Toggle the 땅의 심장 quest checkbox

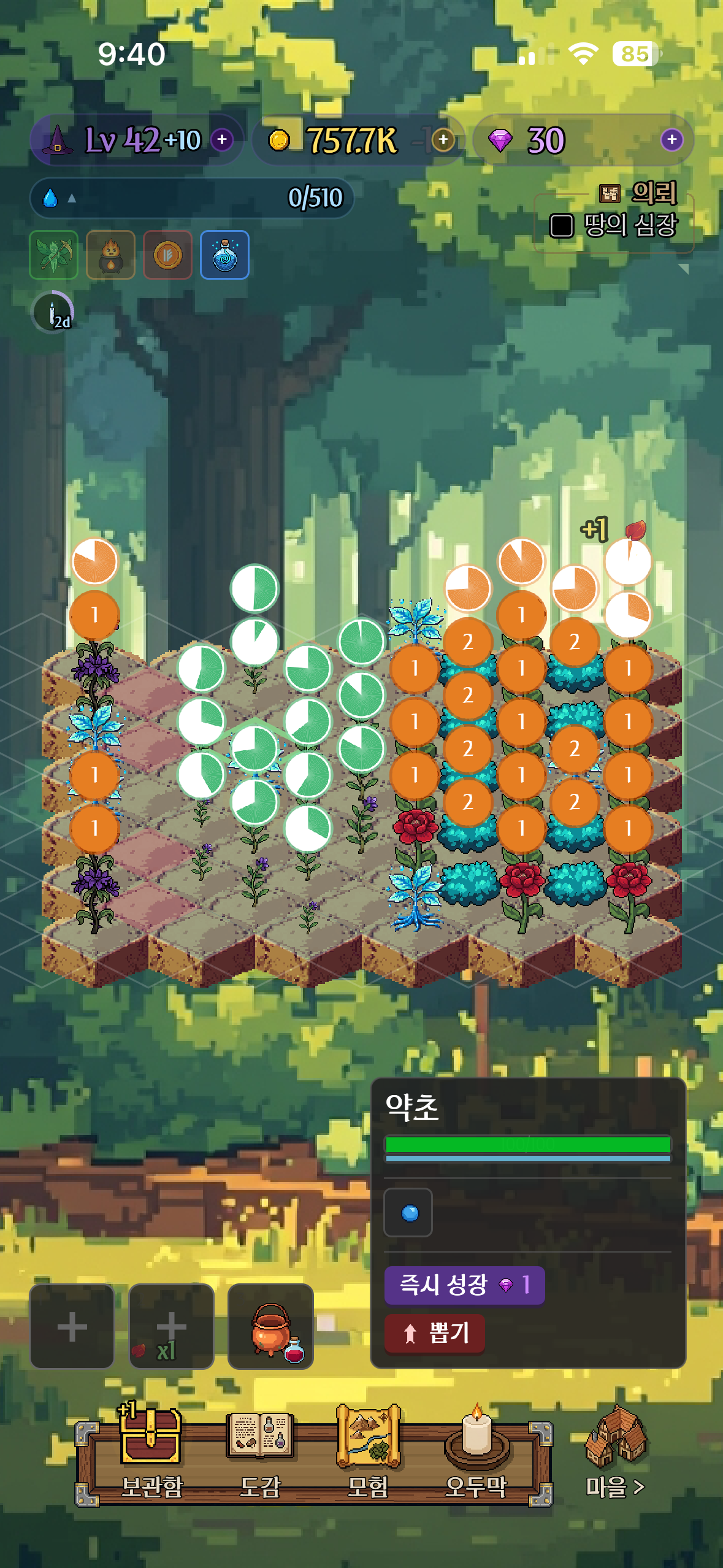[561, 226]
